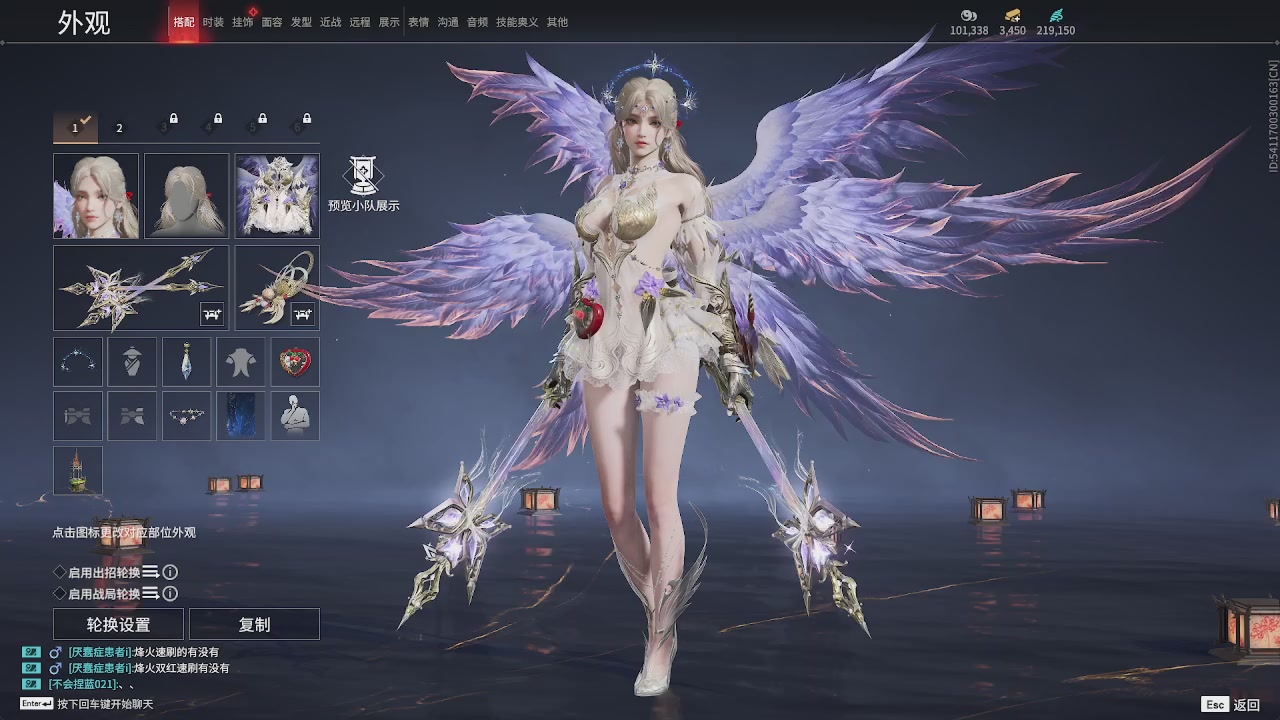This screenshot has width=1280, height=720.
Task: Open the crystal pendant accessory slot
Action: [186, 362]
